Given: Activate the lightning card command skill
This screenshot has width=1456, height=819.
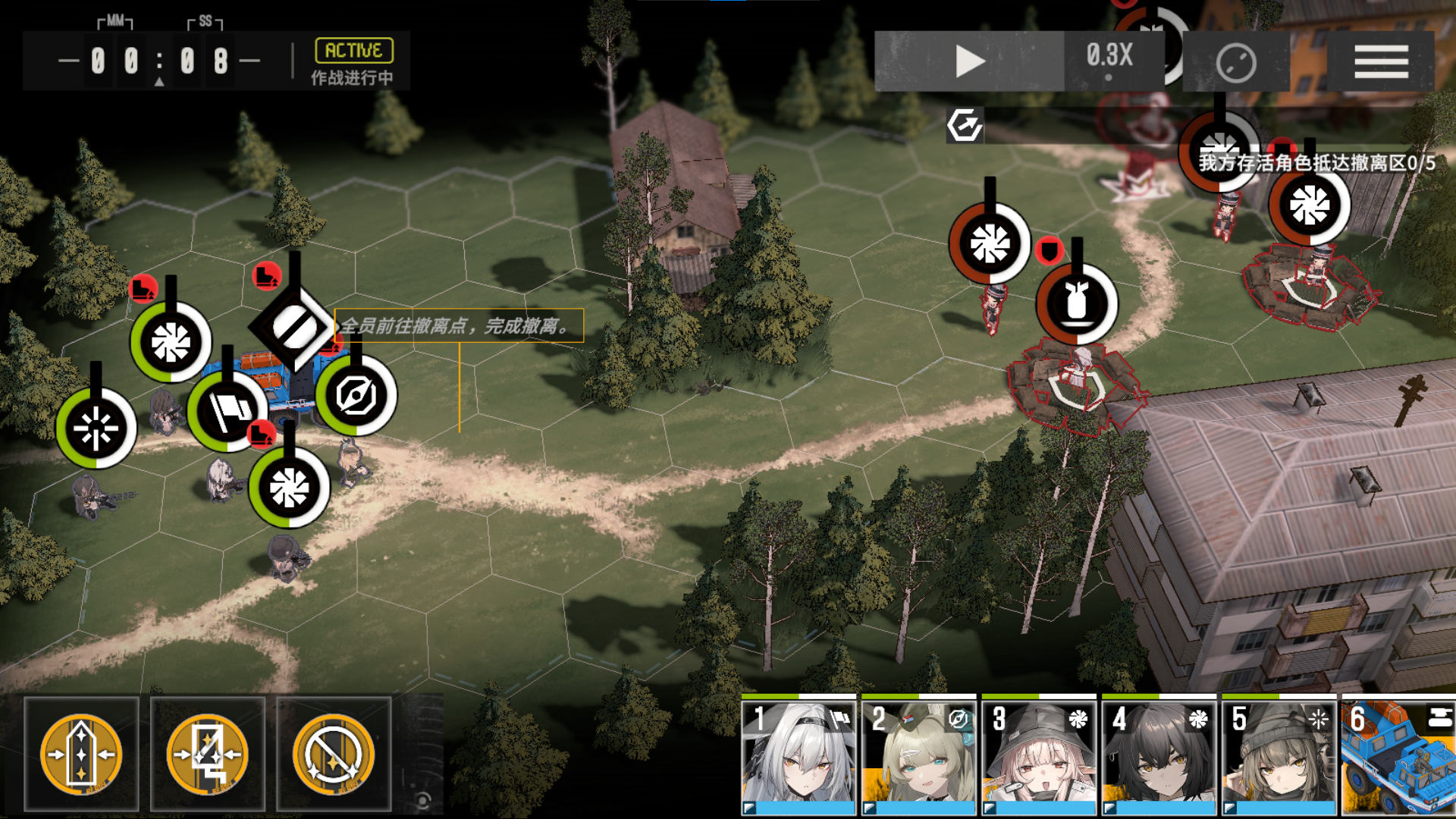Looking at the screenshot, I should 207,754.
